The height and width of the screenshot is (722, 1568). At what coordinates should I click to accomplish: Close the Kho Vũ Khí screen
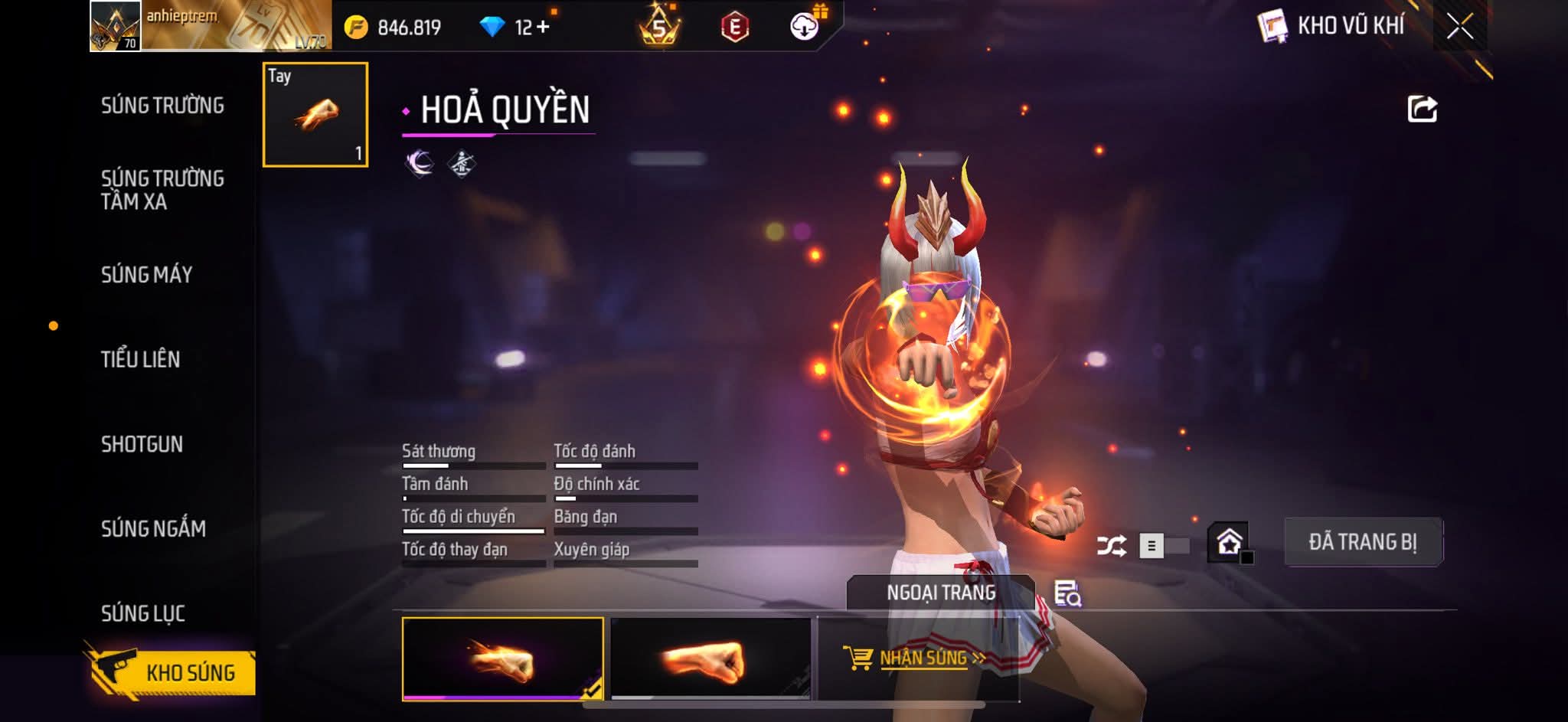tap(1459, 27)
